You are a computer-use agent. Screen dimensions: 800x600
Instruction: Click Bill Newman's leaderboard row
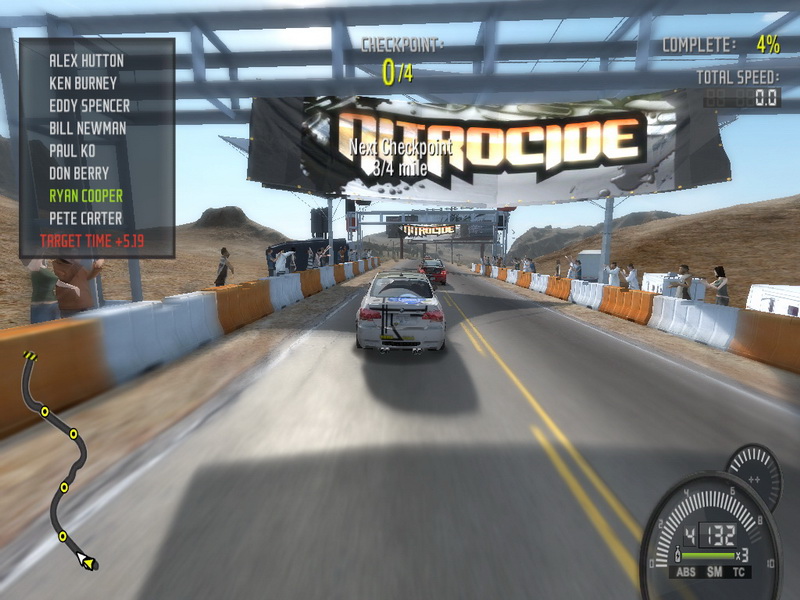click(x=88, y=128)
